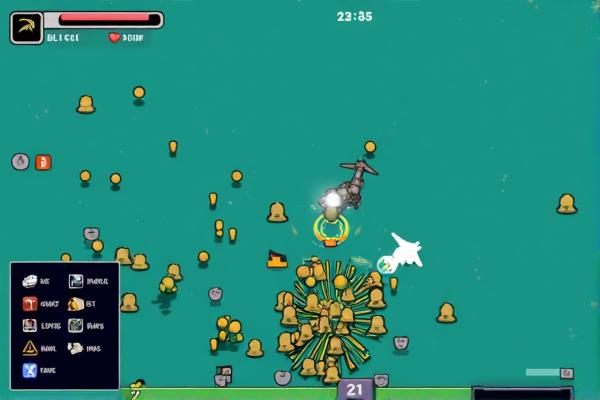
Task: Choose the red hammer icon entry
Action: point(30,304)
